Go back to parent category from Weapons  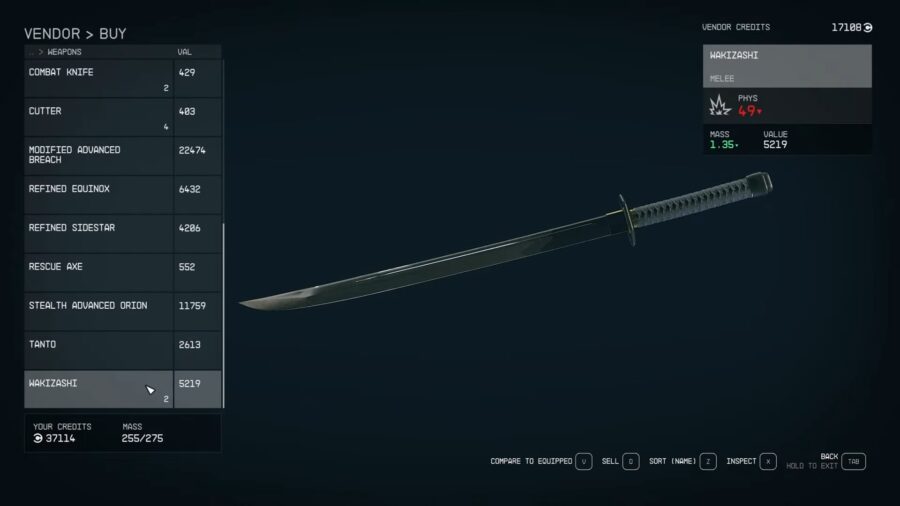pyautogui.click(x=33, y=52)
